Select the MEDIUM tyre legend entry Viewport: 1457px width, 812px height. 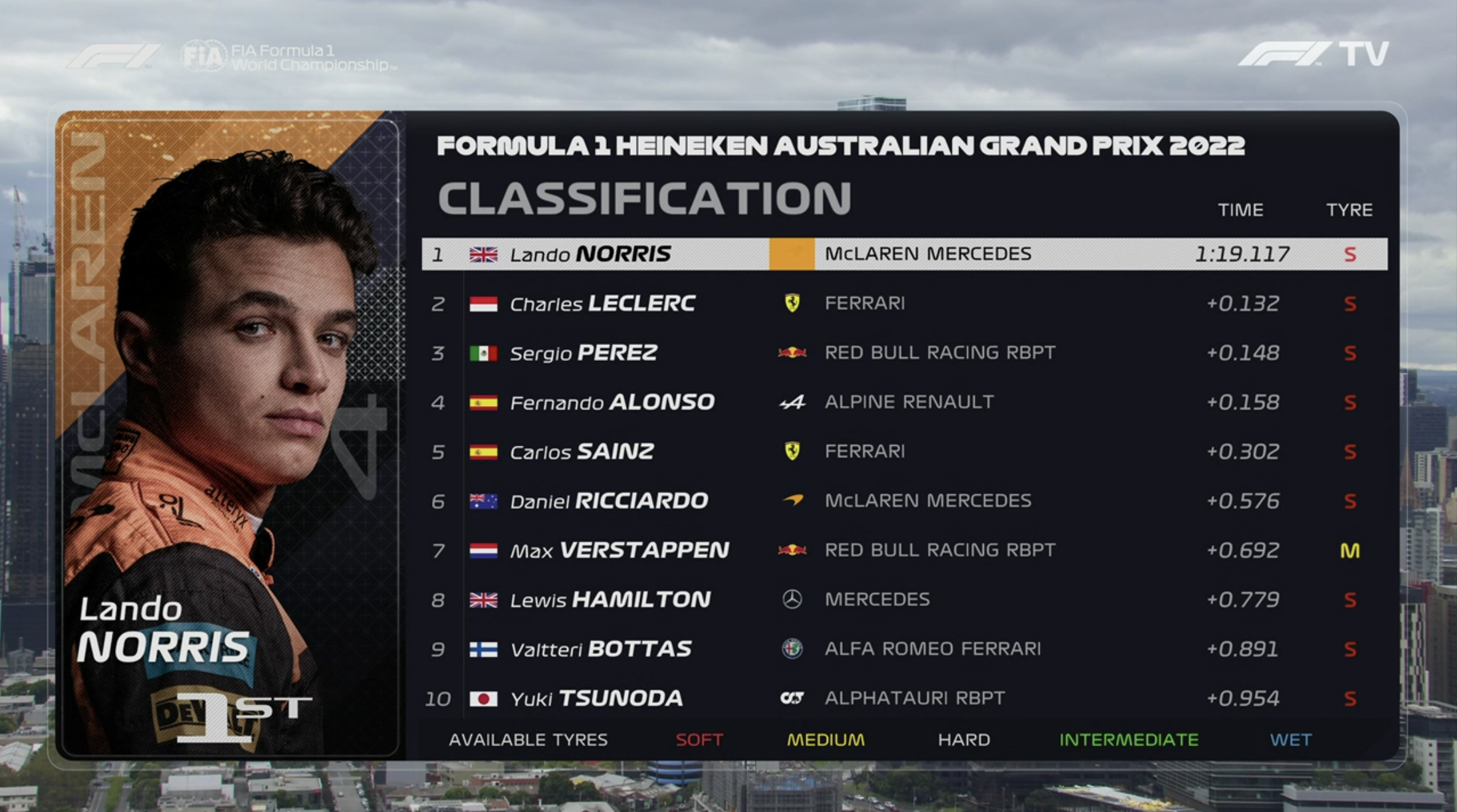826,740
